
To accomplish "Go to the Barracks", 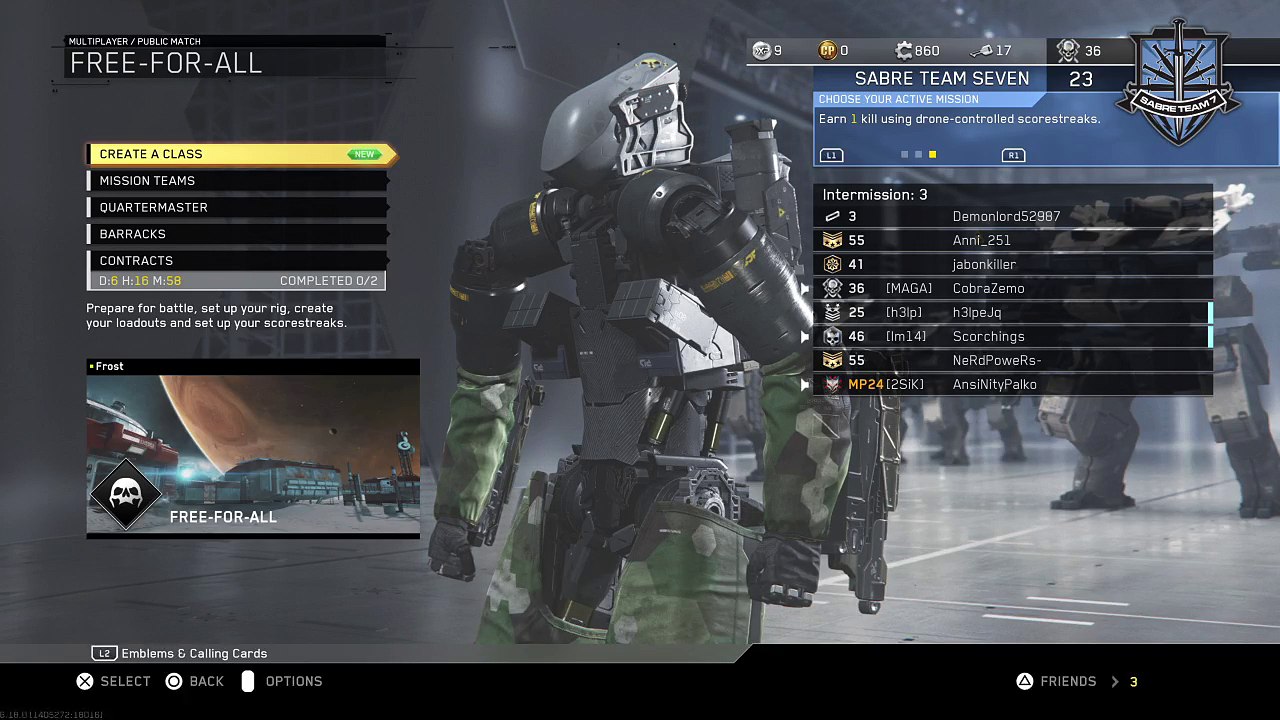I will pos(237,234).
